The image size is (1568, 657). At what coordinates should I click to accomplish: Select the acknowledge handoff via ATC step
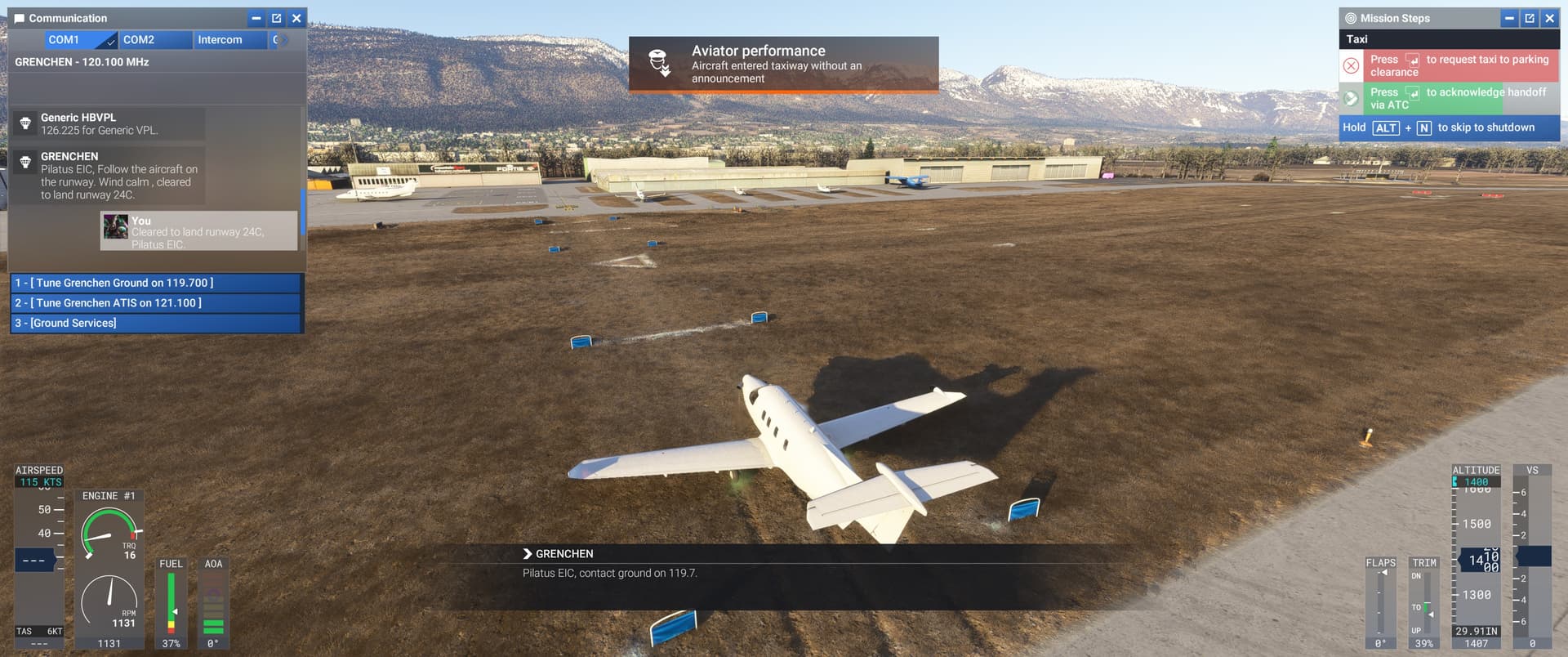pyautogui.click(x=1459, y=99)
